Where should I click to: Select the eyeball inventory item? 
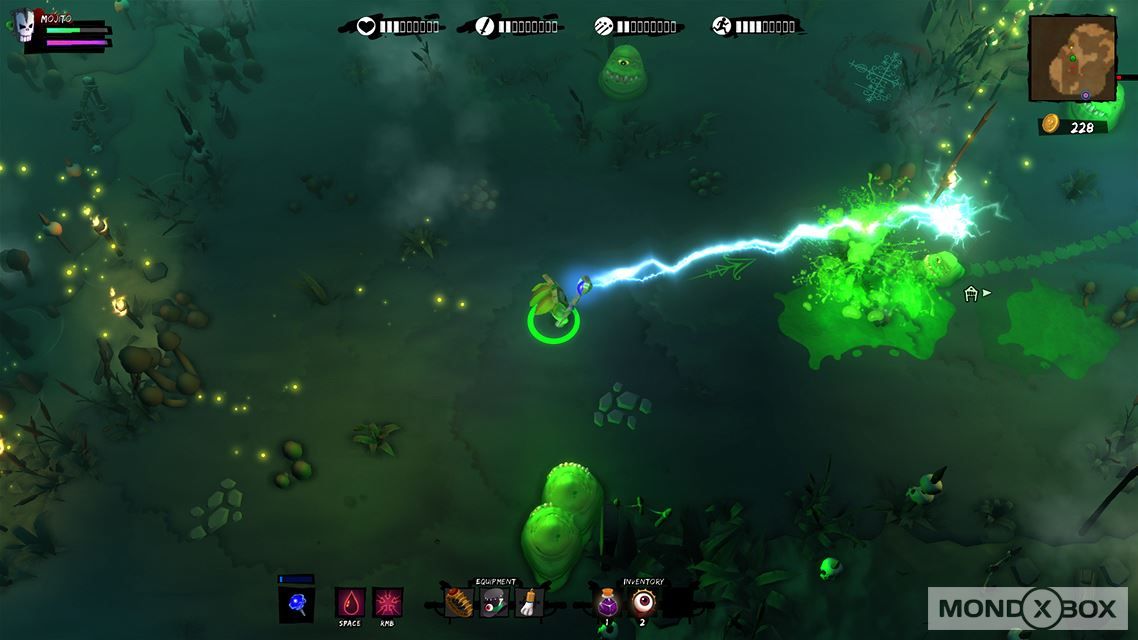point(643,601)
